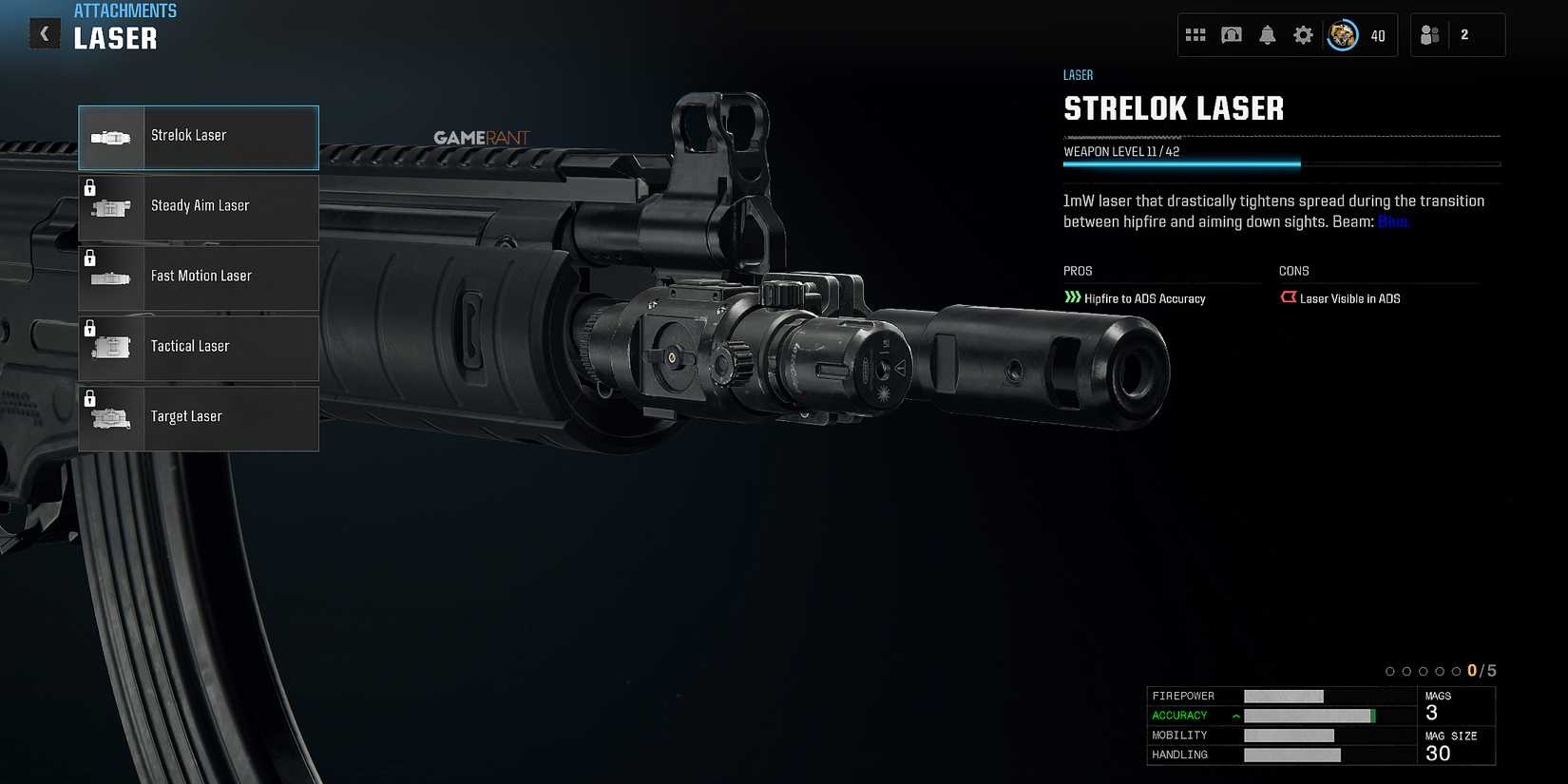Open the settings gear
Image resolution: width=1568 pixels, height=784 pixels.
point(1303,33)
